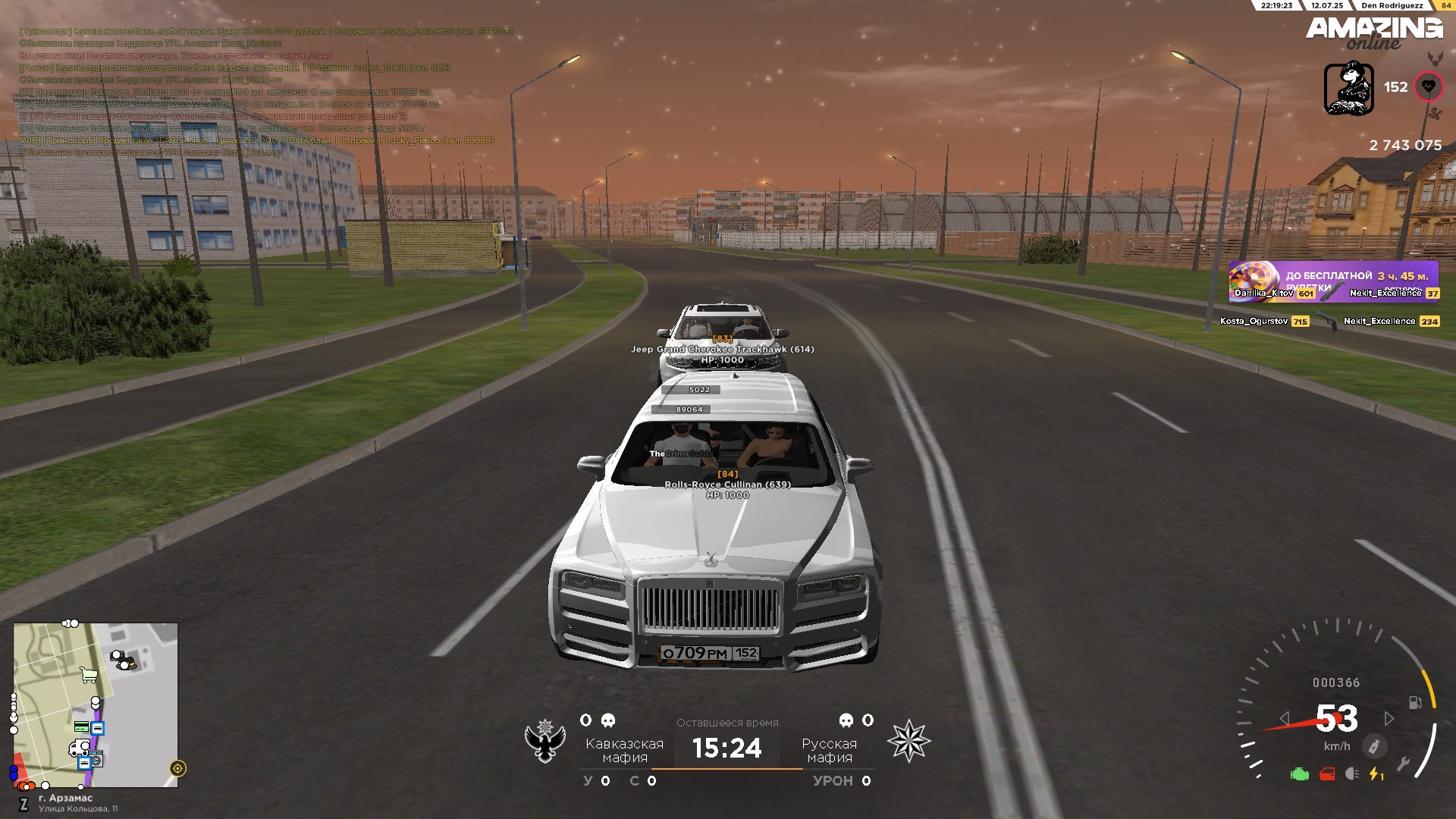
Task: Toggle the green engine indicator
Action: tap(1300, 774)
